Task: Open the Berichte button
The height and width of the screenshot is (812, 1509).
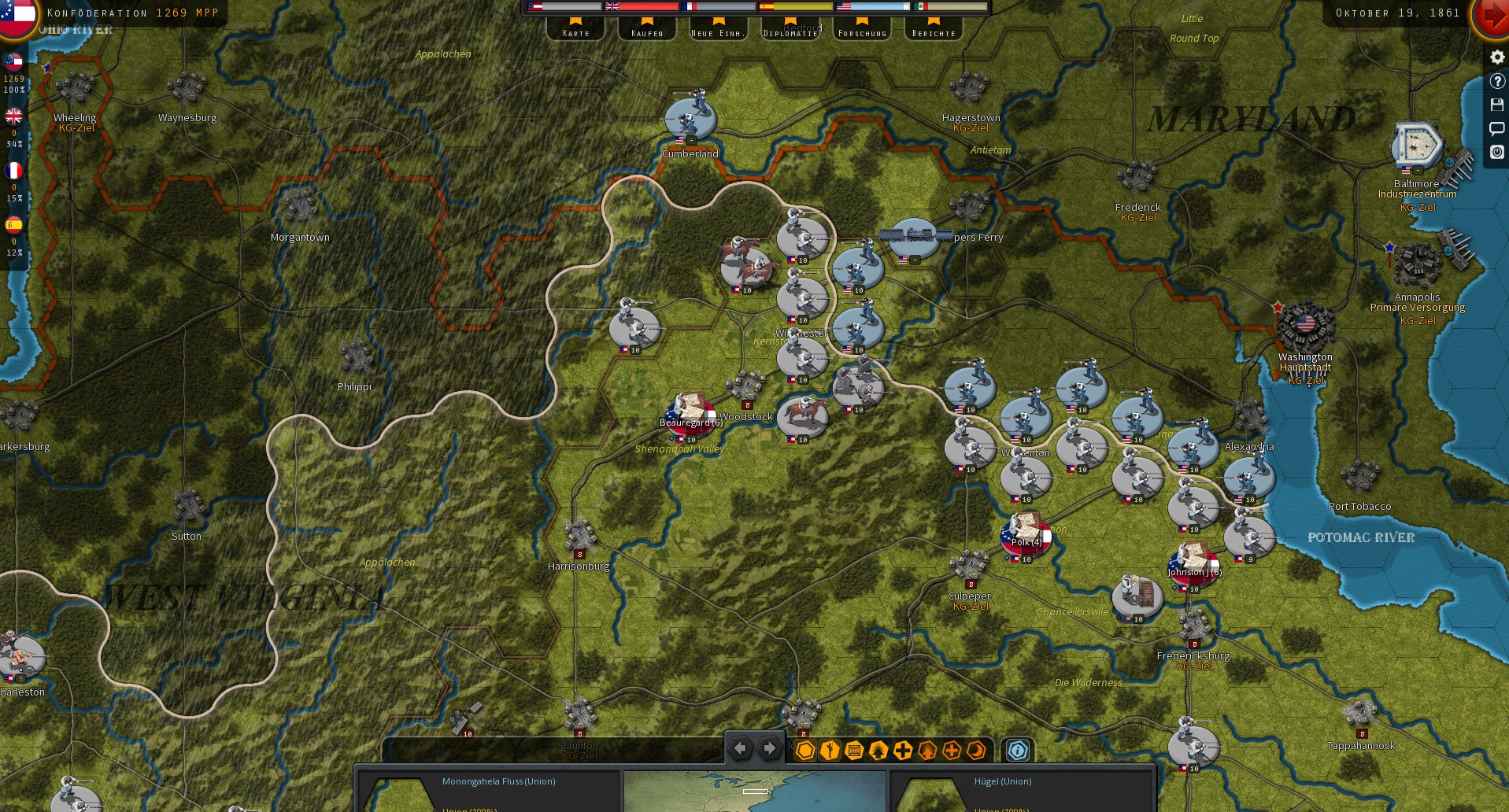Action: point(933,31)
